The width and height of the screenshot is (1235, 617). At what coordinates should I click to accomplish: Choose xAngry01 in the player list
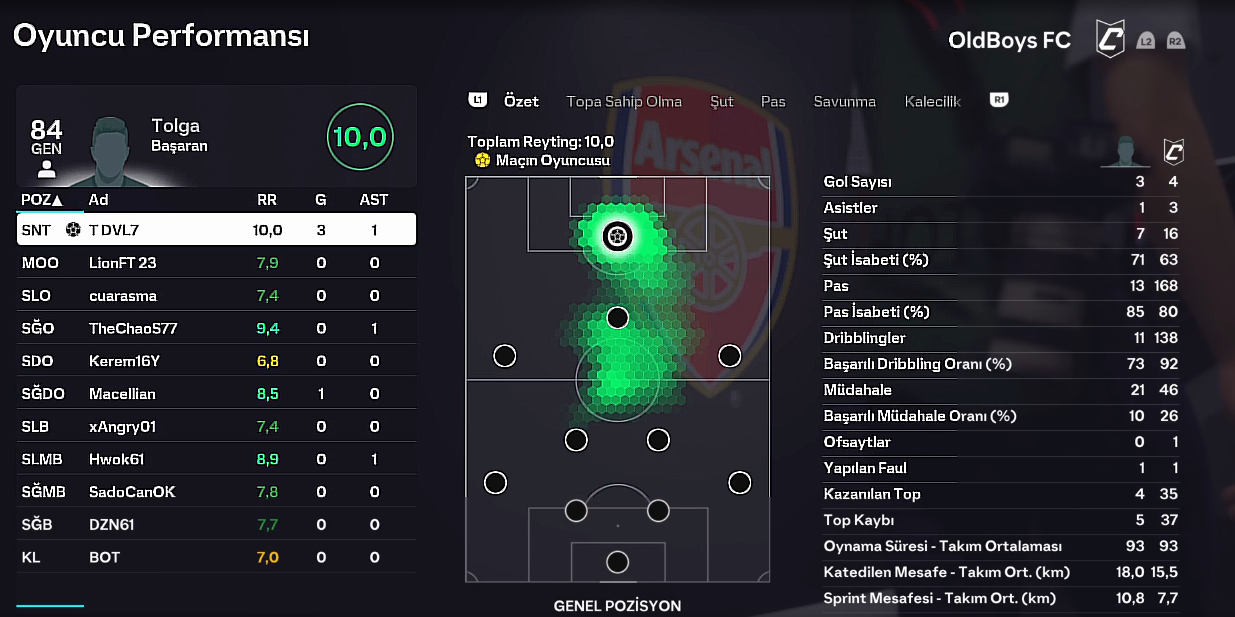(216, 427)
